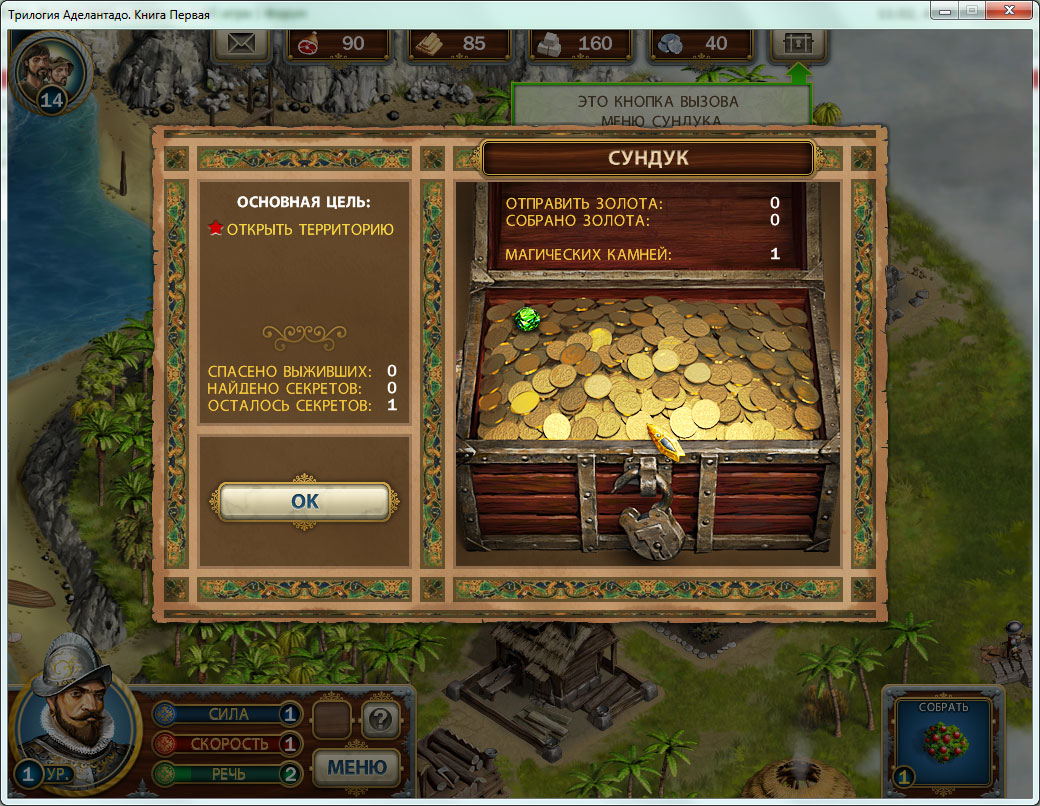
Task: Select the РЕЧЬ speech skill
Action: [x=228, y=773]
